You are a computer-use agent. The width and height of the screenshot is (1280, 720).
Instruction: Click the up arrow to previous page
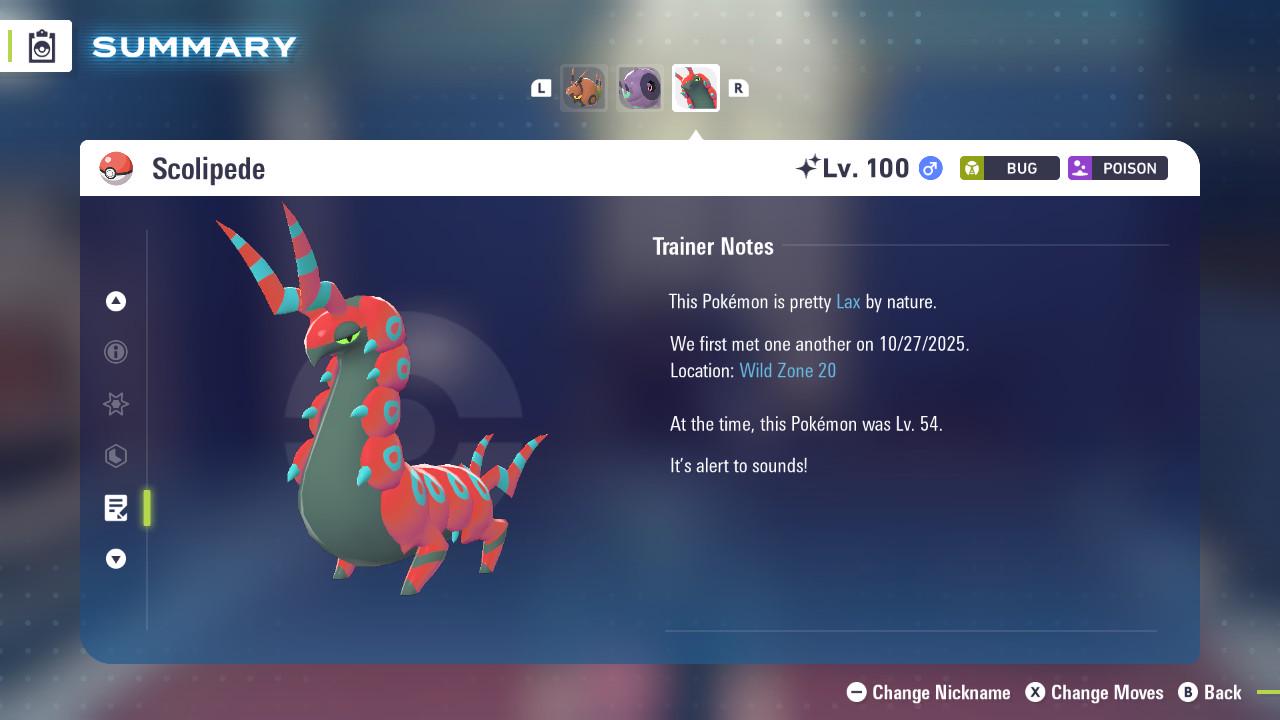click(x=116, y=301)
